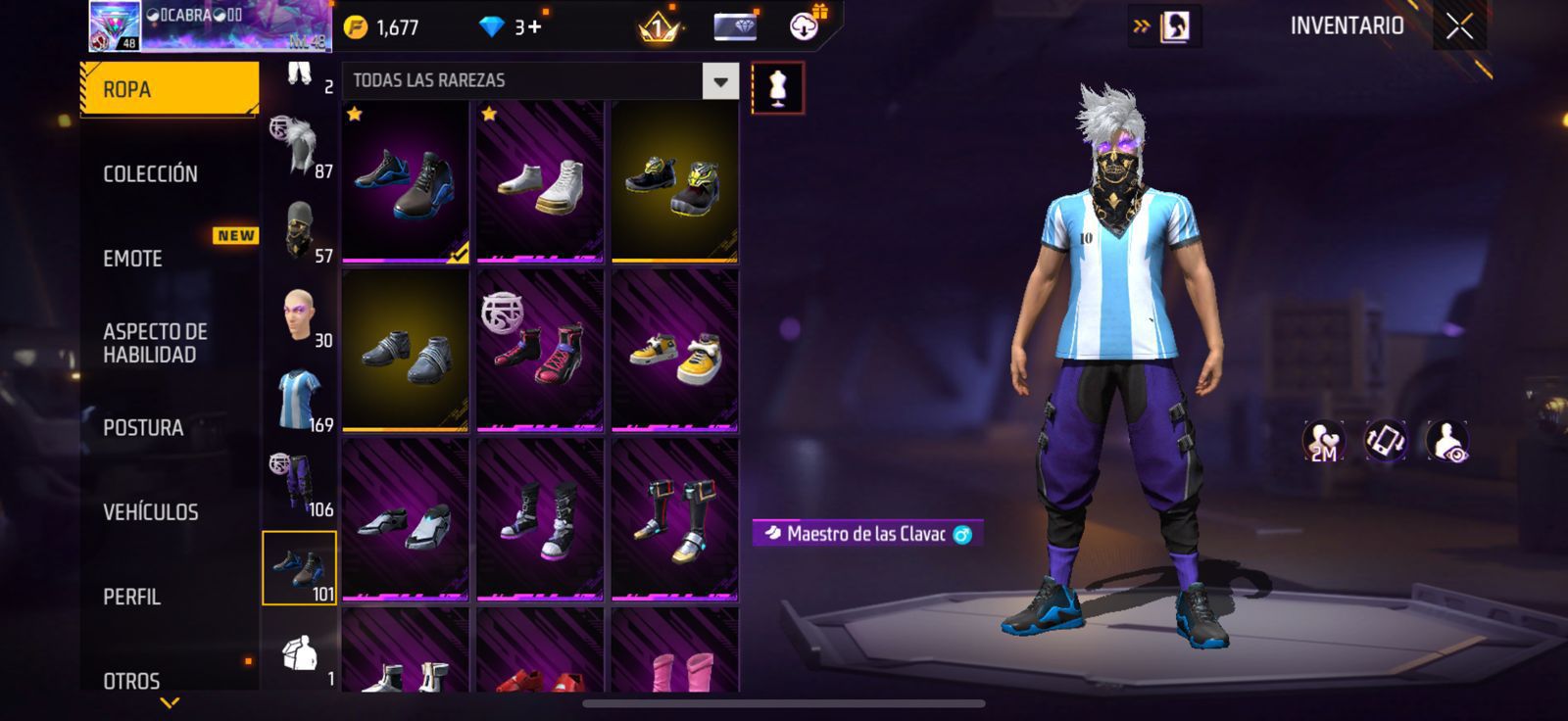Screen dimensions: 1568x721
Task: Go to Aspecto de Habilidad
Action: (155, 343)
